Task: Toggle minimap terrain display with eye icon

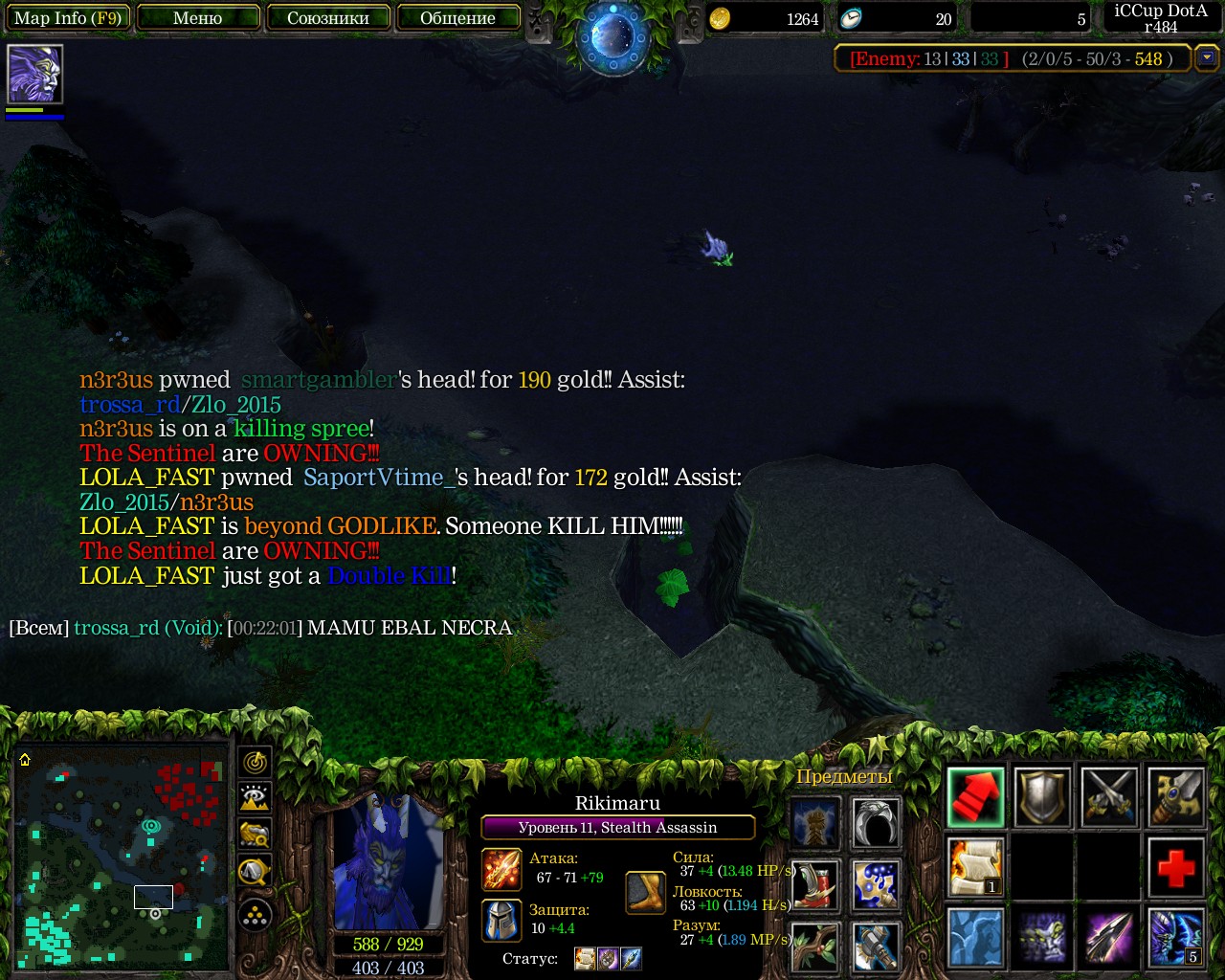Action: coord(255,798)
